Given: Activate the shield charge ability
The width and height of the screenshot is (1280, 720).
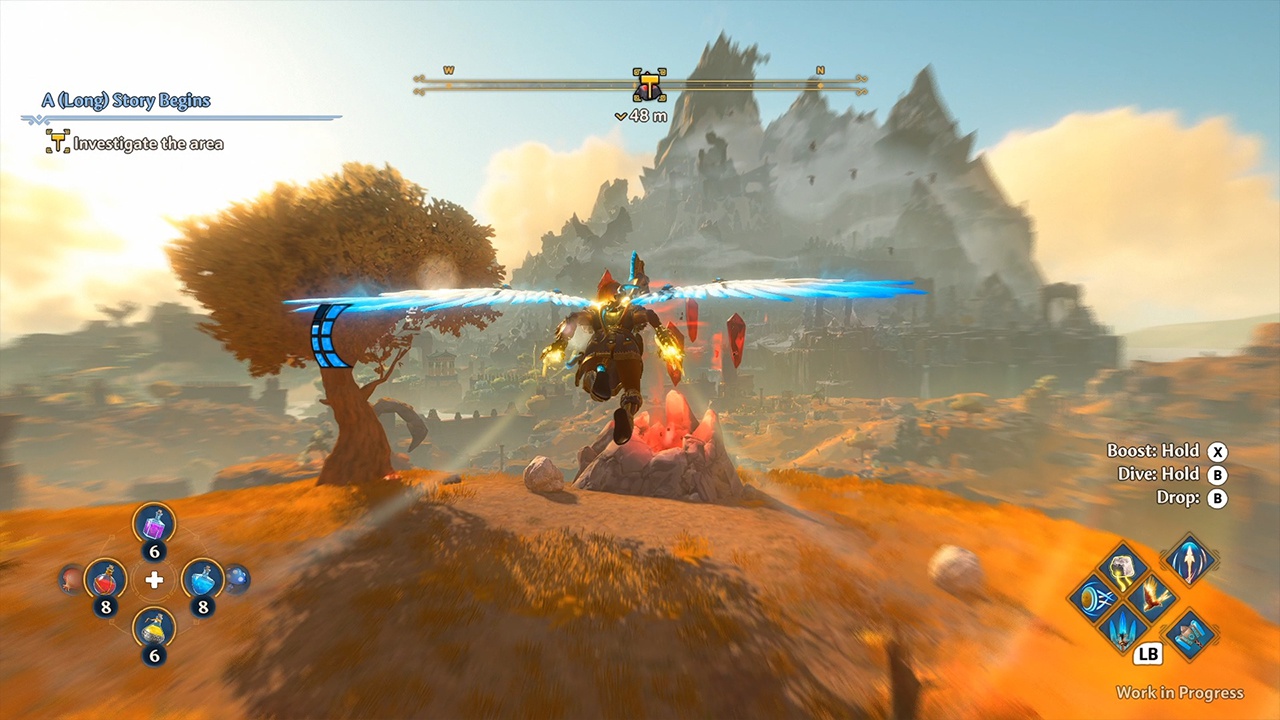Looking at the screenshot, I should pos(1092,599).
